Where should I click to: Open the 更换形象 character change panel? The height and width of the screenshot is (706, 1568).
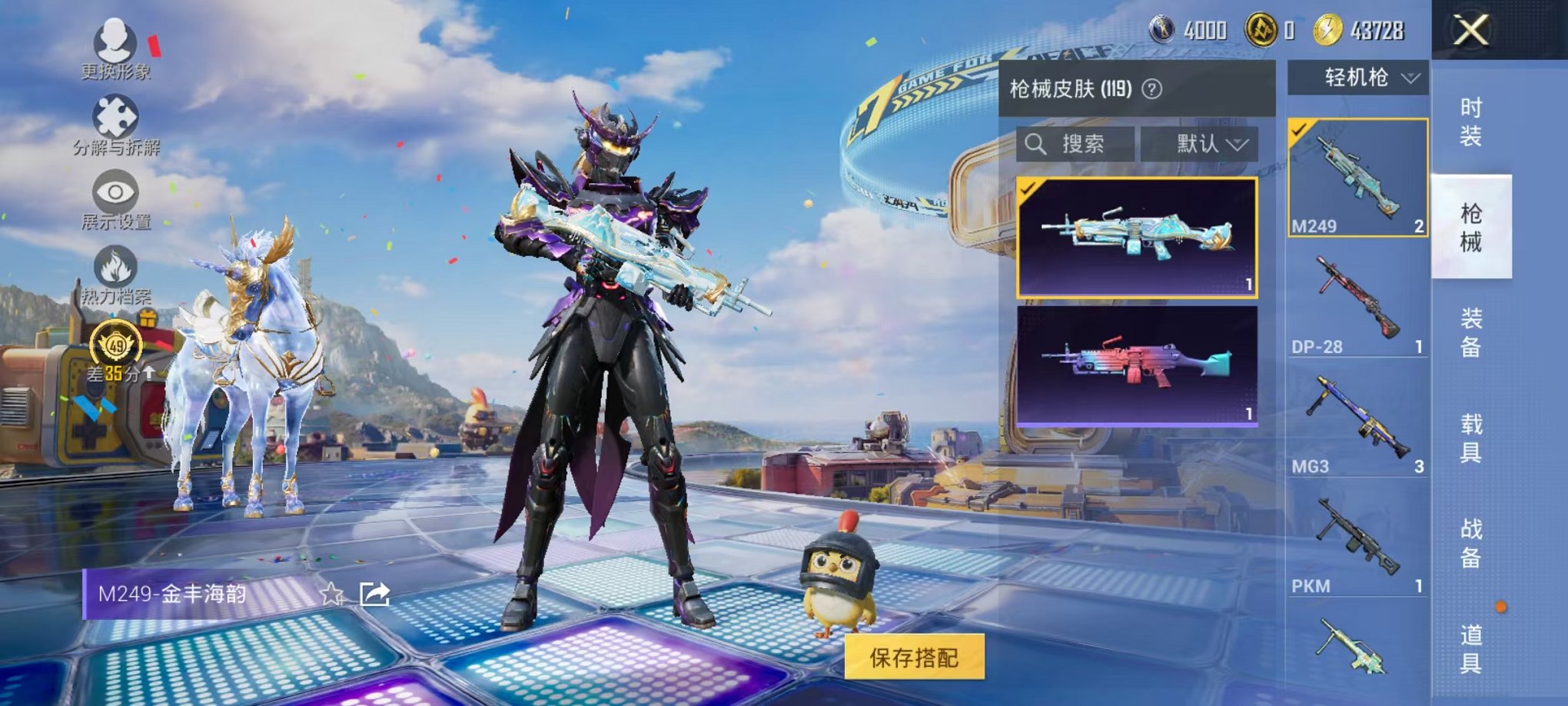(114, 40)
